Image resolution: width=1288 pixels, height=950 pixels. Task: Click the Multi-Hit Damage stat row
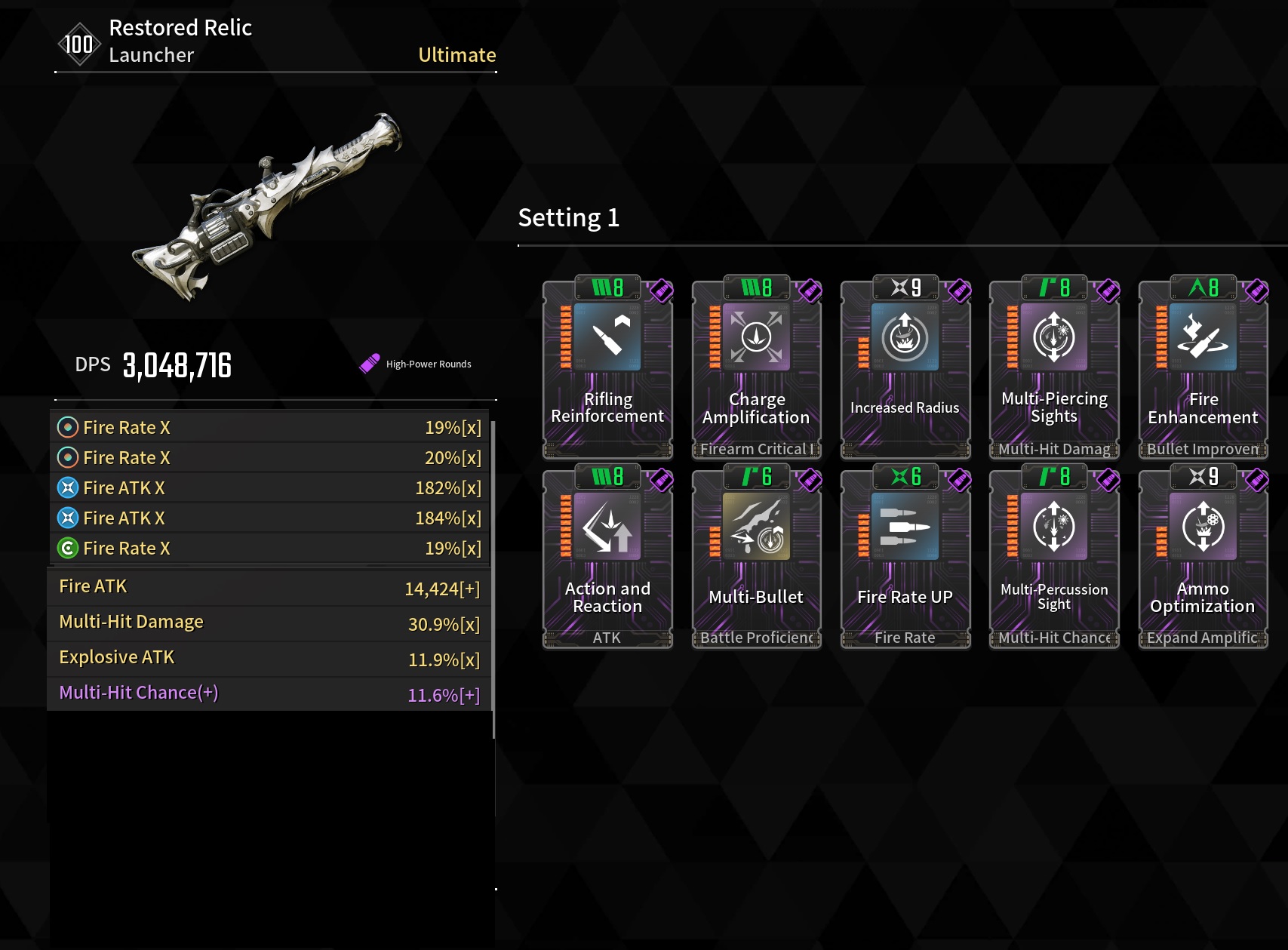pyautogui.click(x=269, y=623)
